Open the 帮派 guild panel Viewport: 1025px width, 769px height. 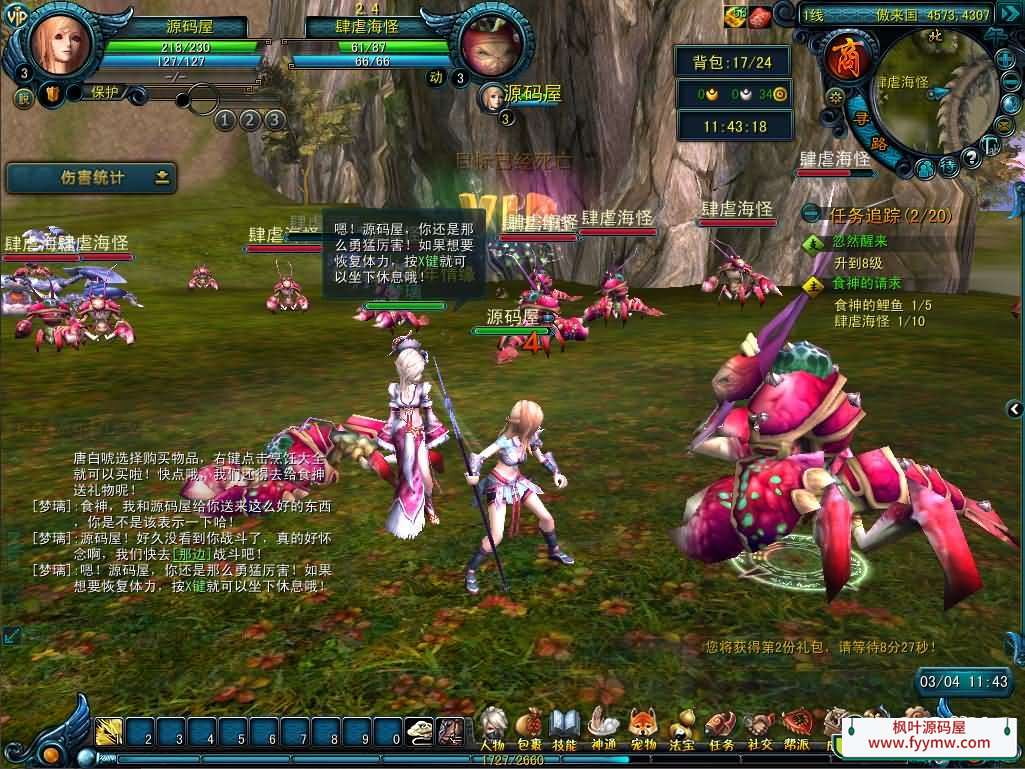pyautogui.click(x=797, y=725)
